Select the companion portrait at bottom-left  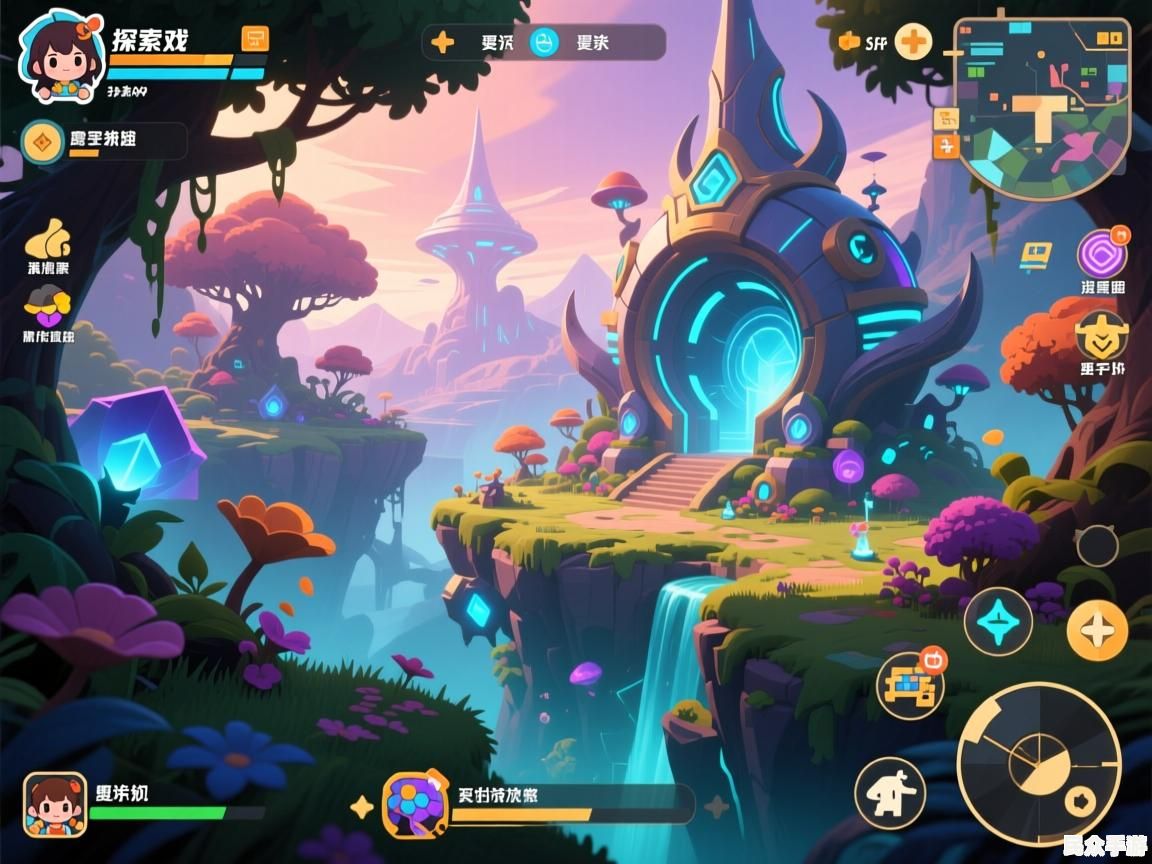55,804
